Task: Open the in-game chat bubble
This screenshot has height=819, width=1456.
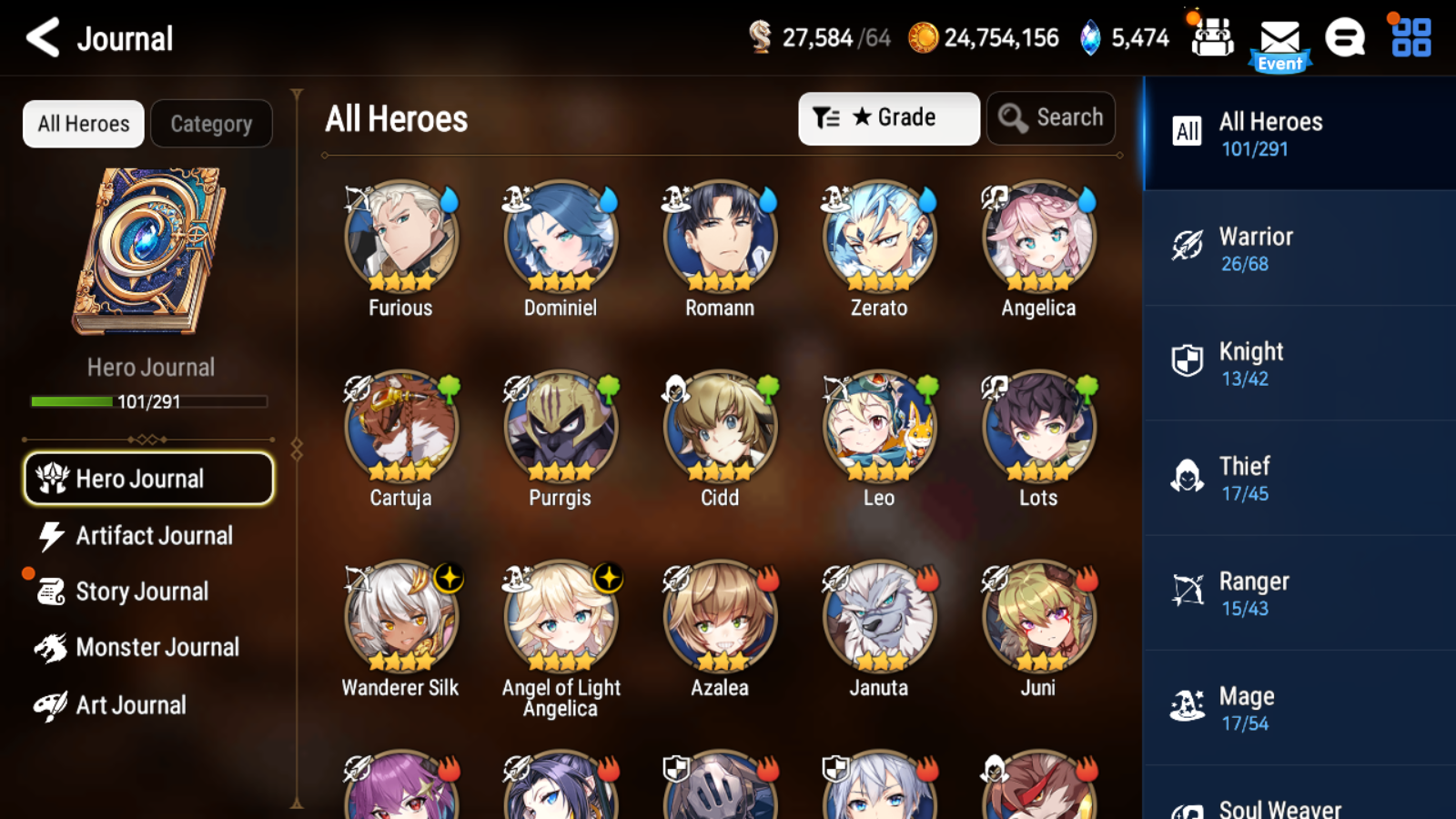Action: [x=1345, y=38]
